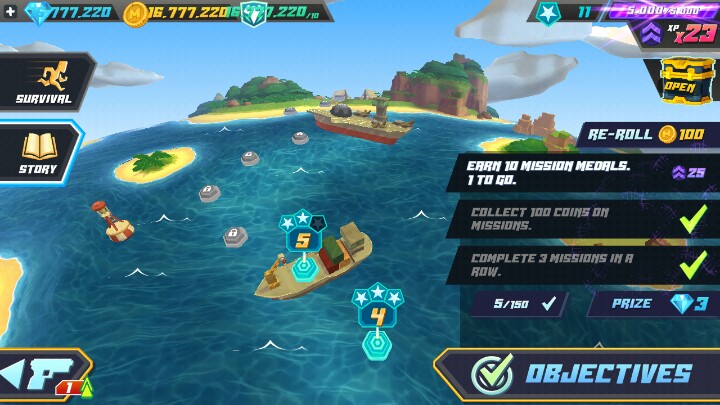Select mission level 4 marker
This screenshot has width=720, height=405.
point(377,318)
